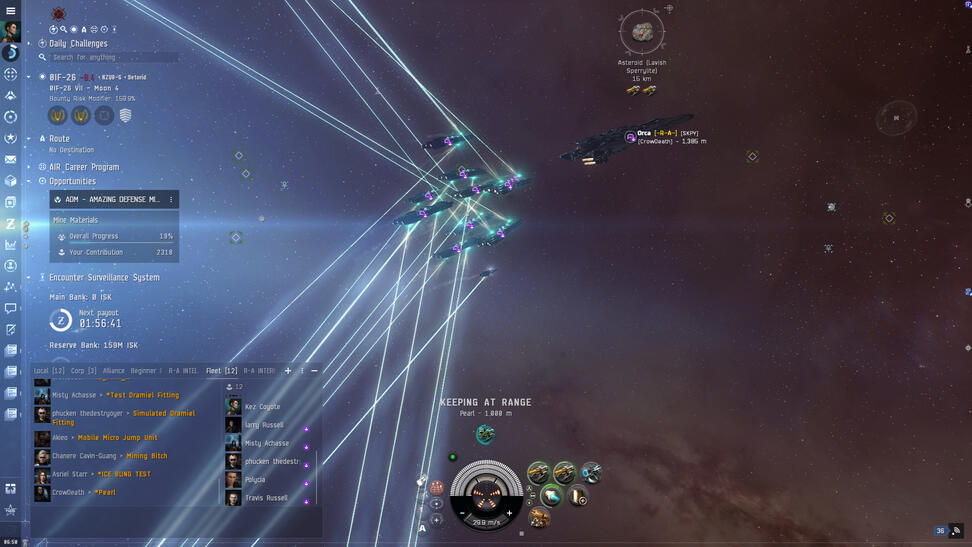Open the Neocom hamburger menu

pyautogui.click(x=10, y=10)
